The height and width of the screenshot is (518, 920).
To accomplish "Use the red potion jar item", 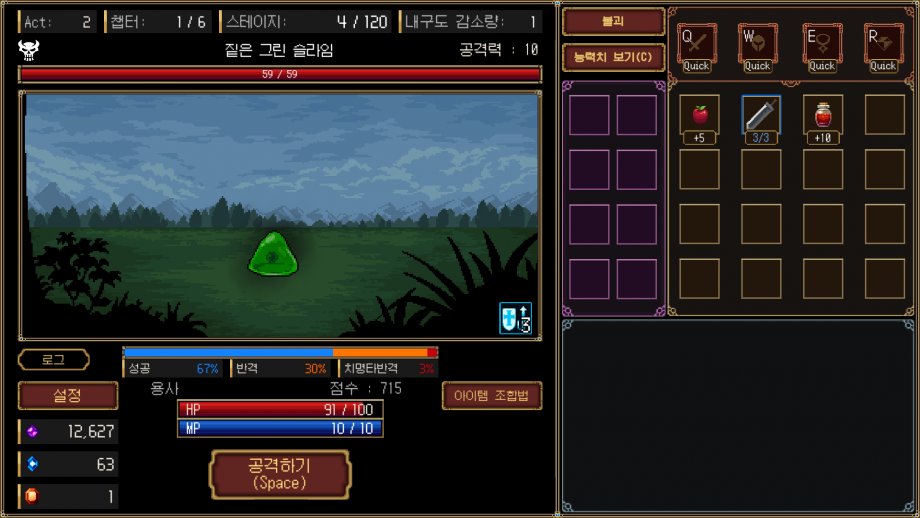I will click(x=822, y=115).
